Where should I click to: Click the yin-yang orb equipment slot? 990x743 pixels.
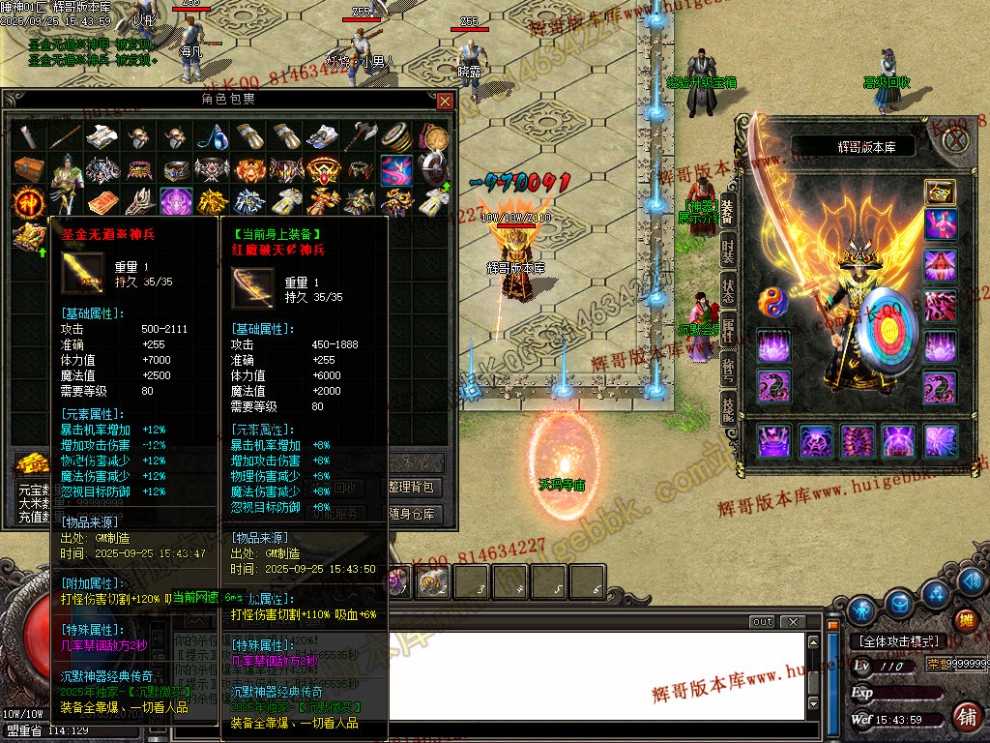pos(773,302)
